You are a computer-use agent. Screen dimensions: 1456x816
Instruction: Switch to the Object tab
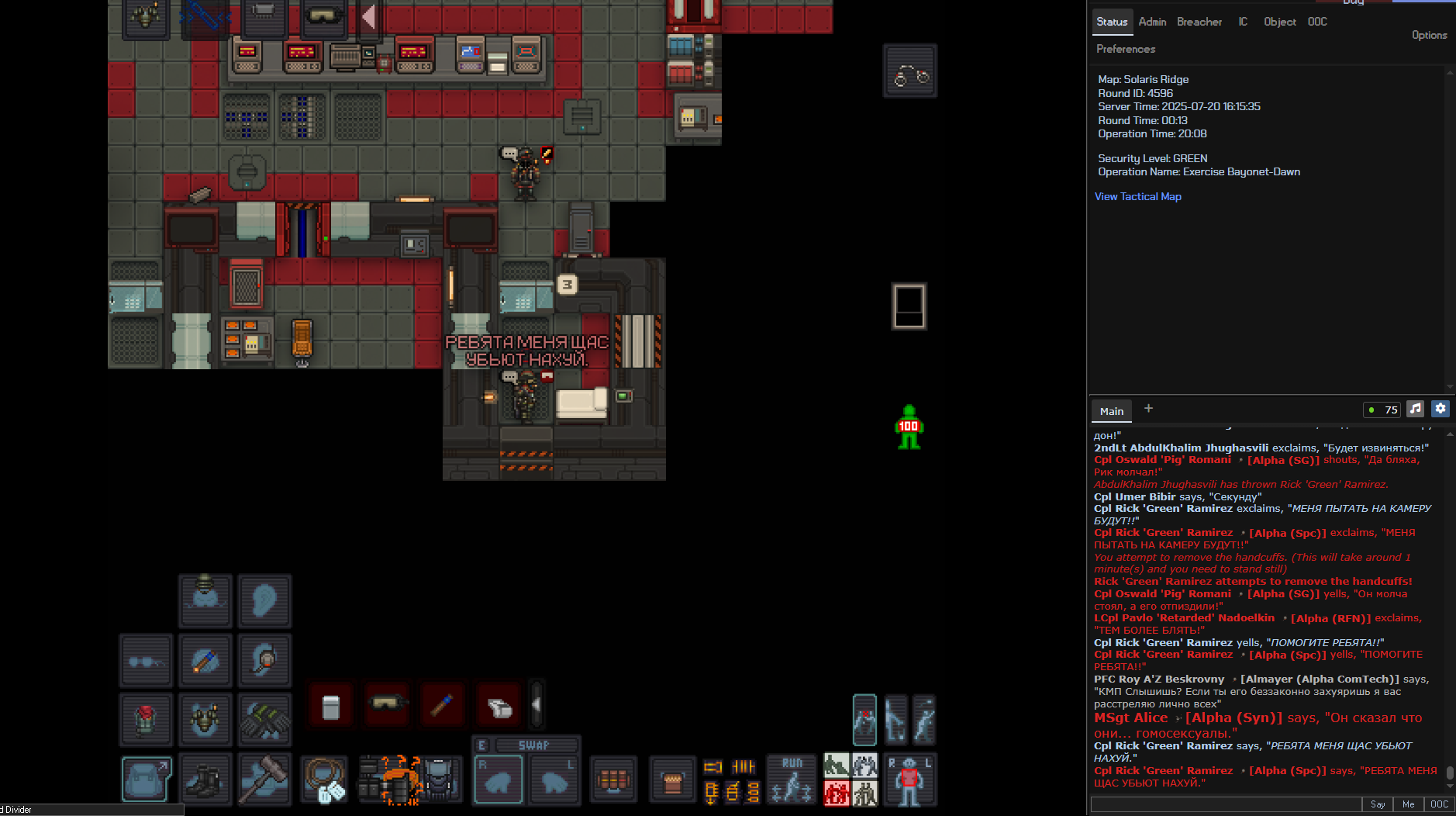tap(1279, 22)
